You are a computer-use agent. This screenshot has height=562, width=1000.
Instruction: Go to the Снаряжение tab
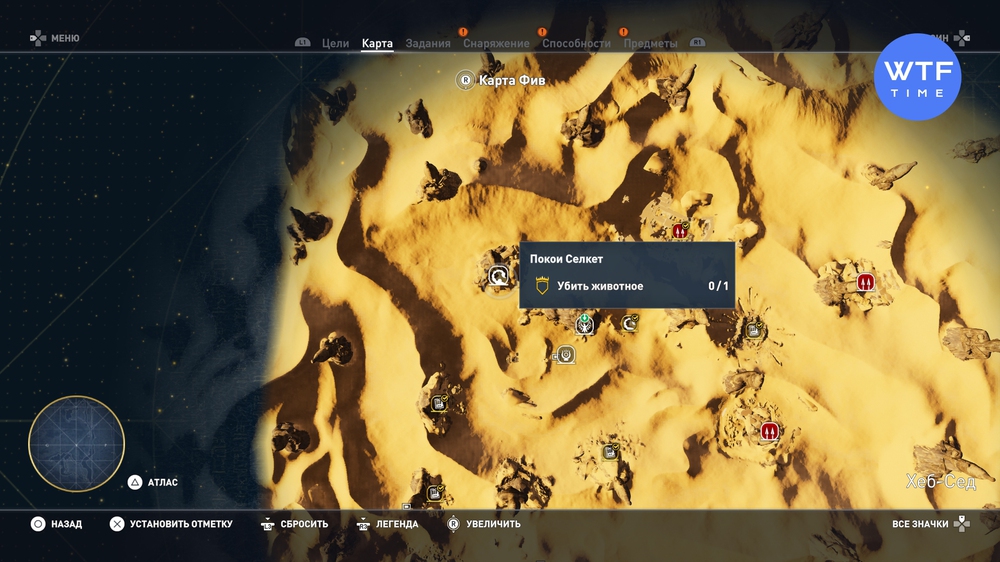(496, 44)
